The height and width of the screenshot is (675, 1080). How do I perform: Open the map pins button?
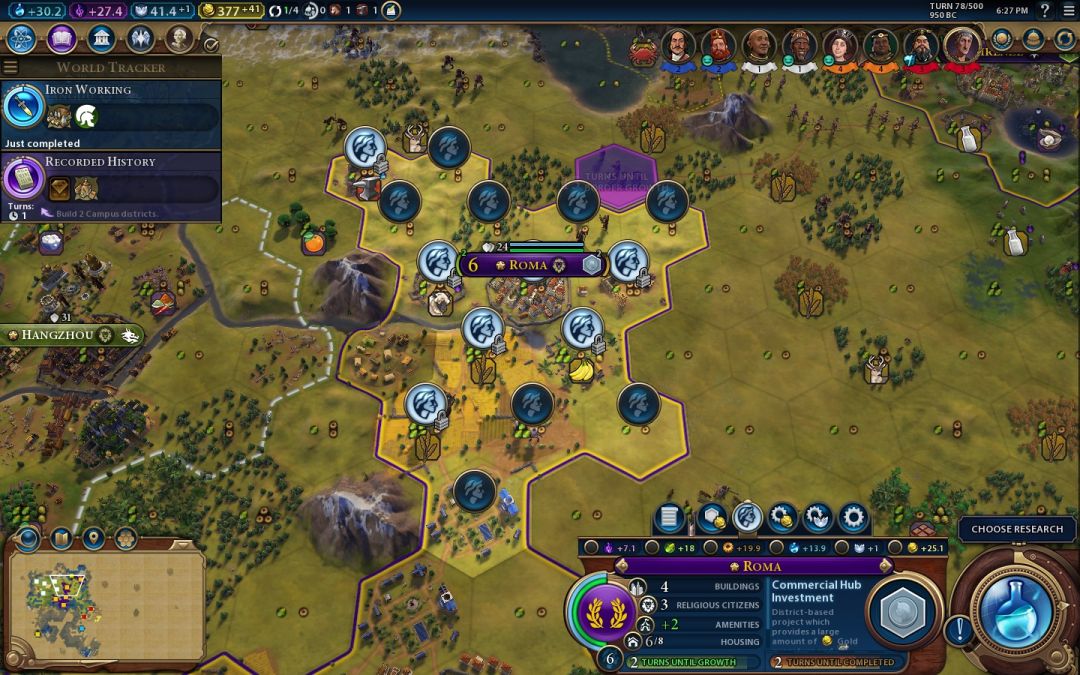(94, 539)
